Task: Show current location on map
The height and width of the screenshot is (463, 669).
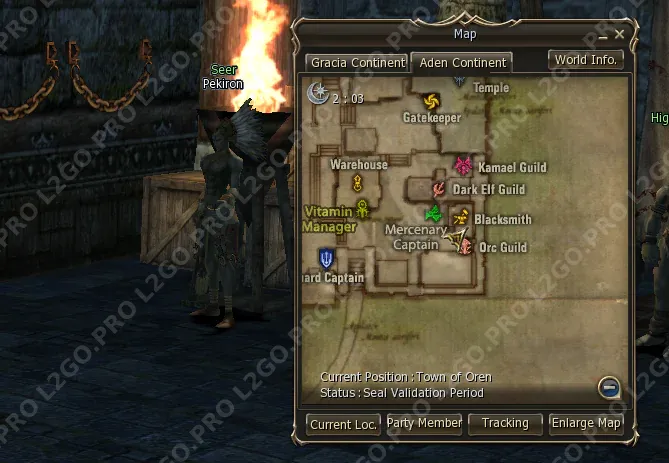Action: pos(343,424)
